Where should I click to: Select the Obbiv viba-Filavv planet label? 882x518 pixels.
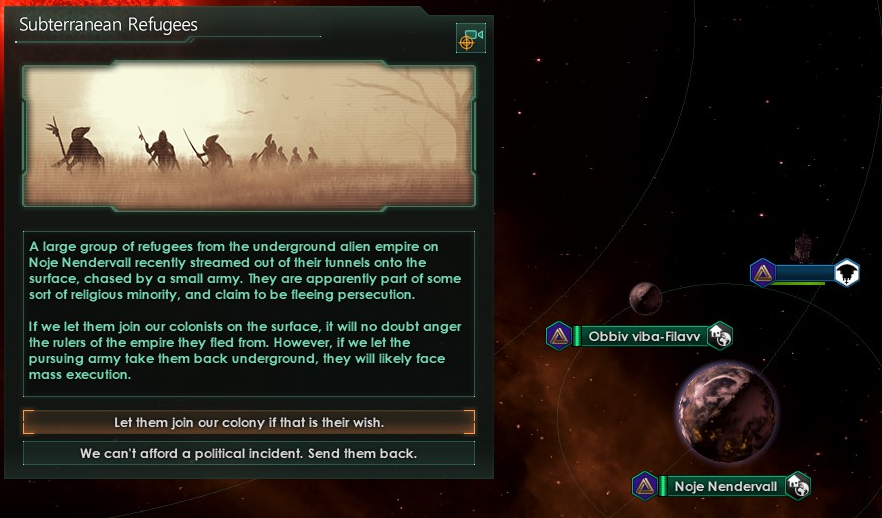[643, 336]
